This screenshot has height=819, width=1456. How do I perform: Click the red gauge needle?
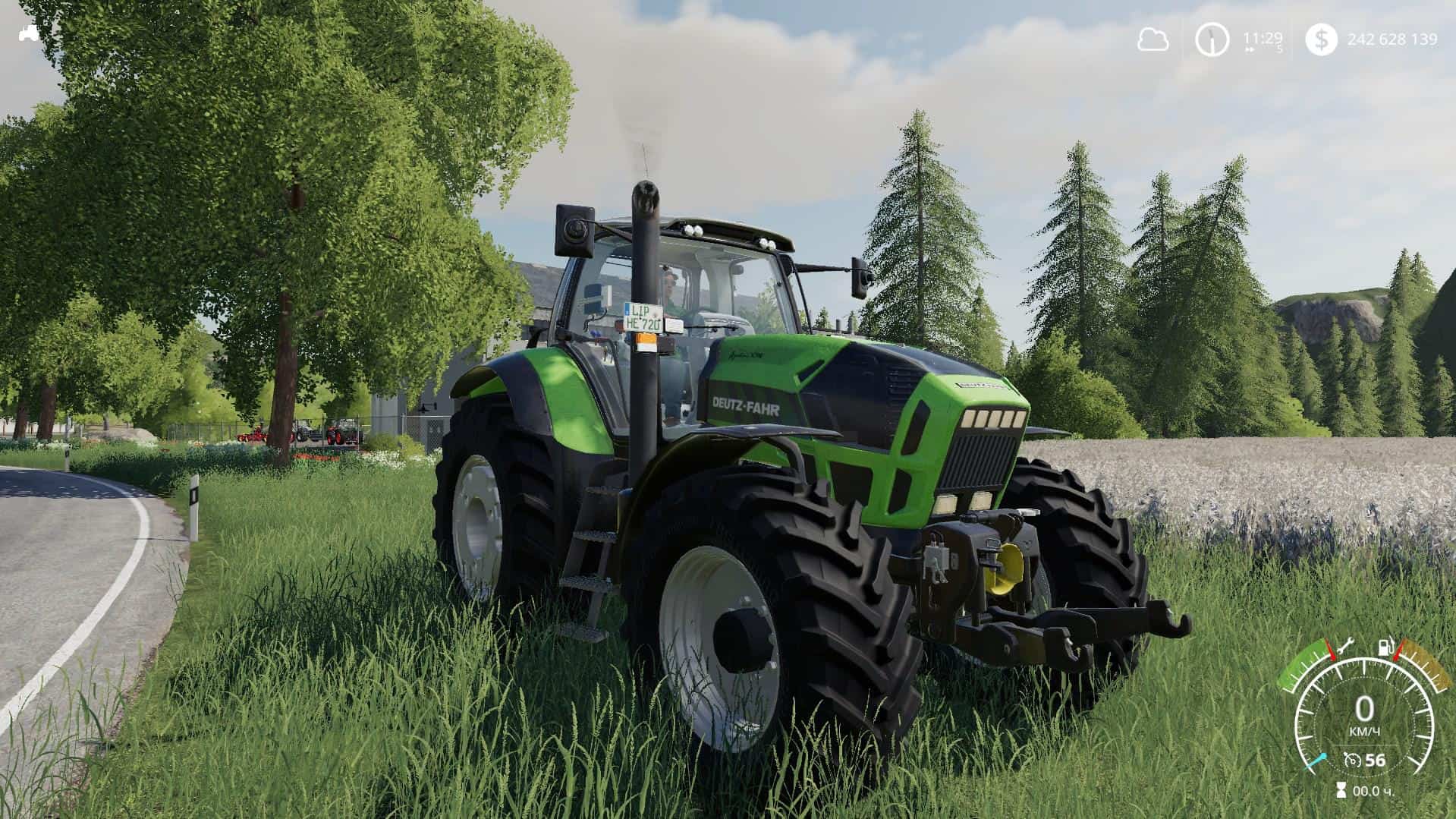tap(1332, 651)
